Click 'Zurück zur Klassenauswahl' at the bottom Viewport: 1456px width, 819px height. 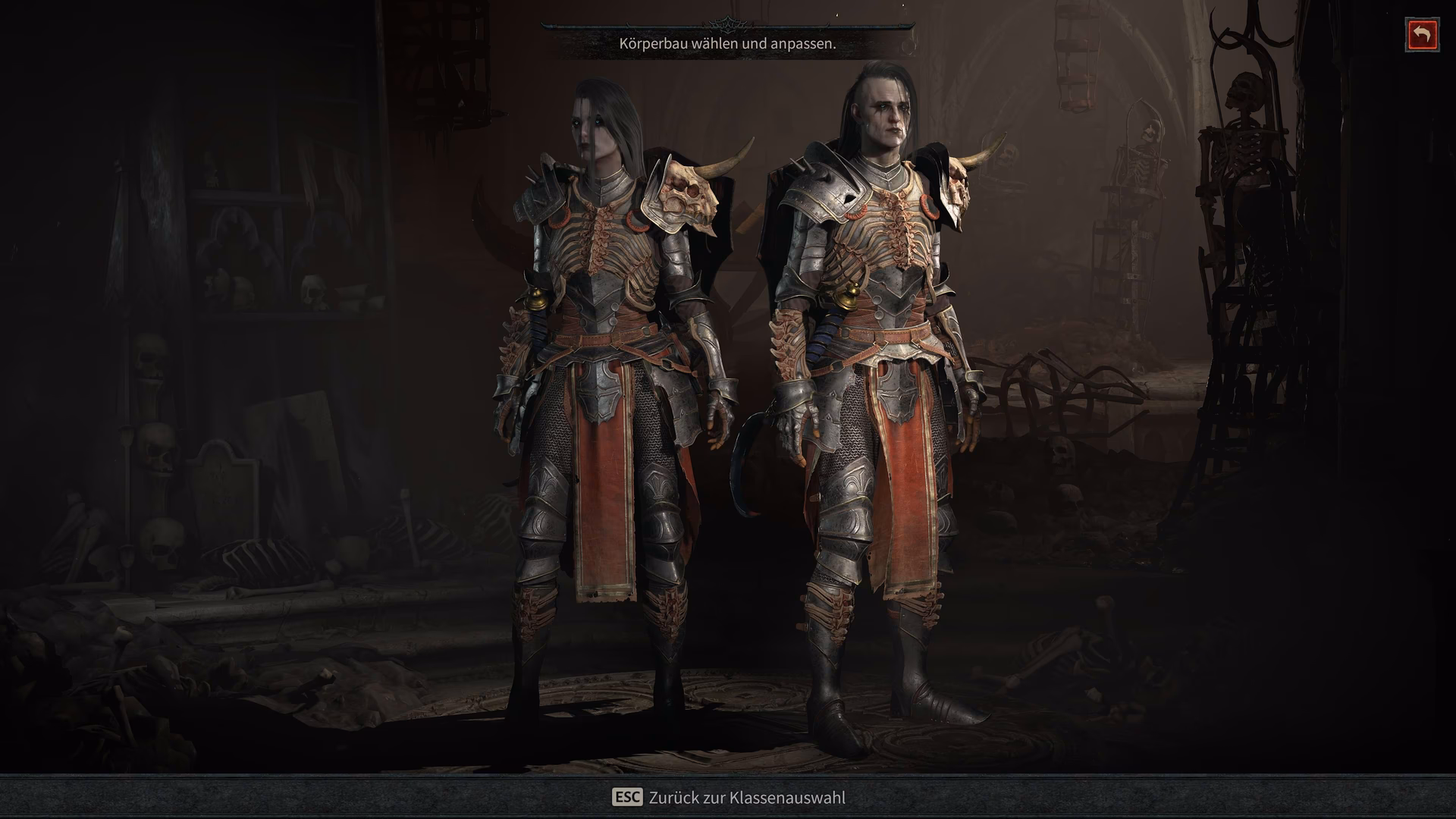pyautogui.click(x=747, y=798)
